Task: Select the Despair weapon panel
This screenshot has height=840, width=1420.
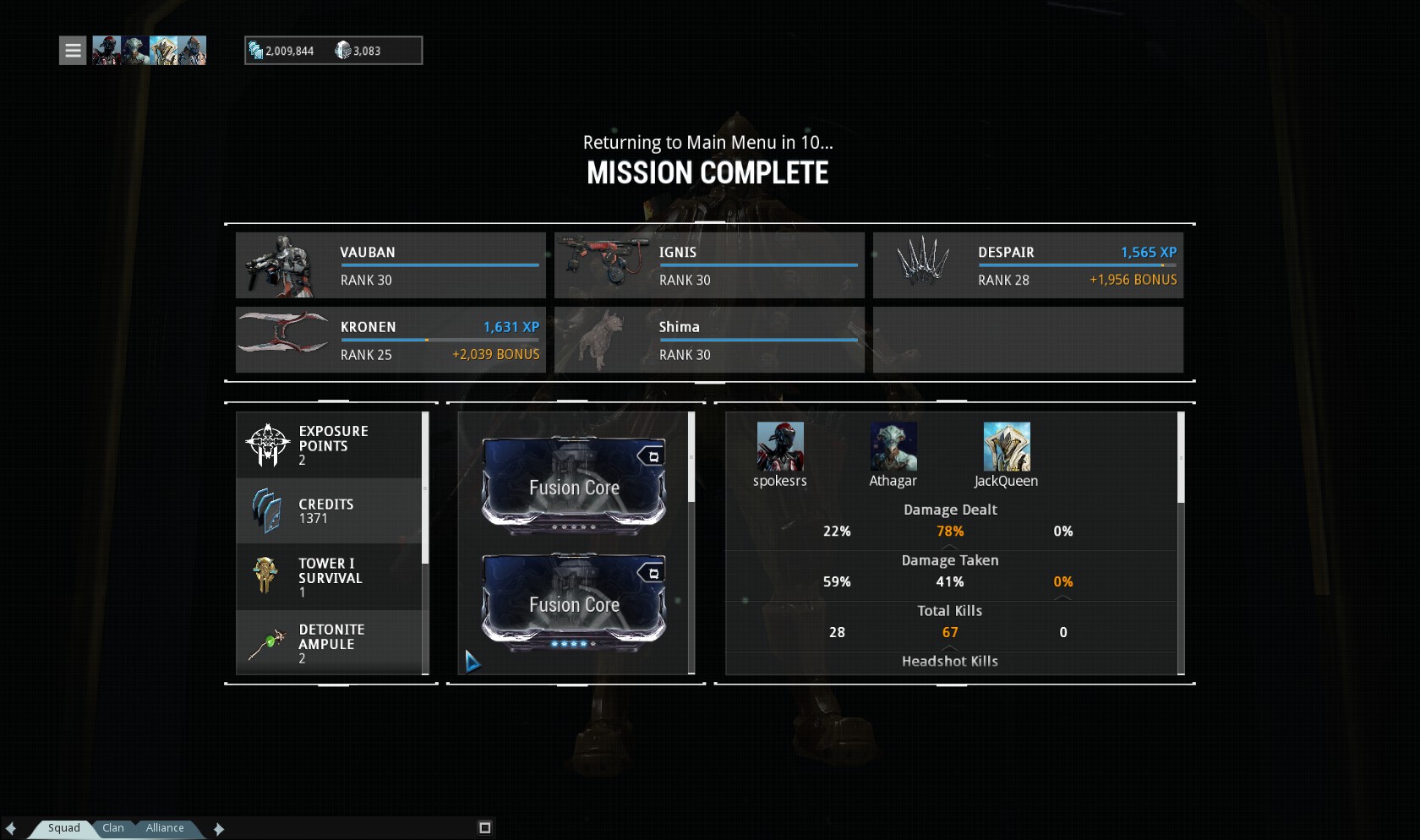Action: coord(1028,265)
